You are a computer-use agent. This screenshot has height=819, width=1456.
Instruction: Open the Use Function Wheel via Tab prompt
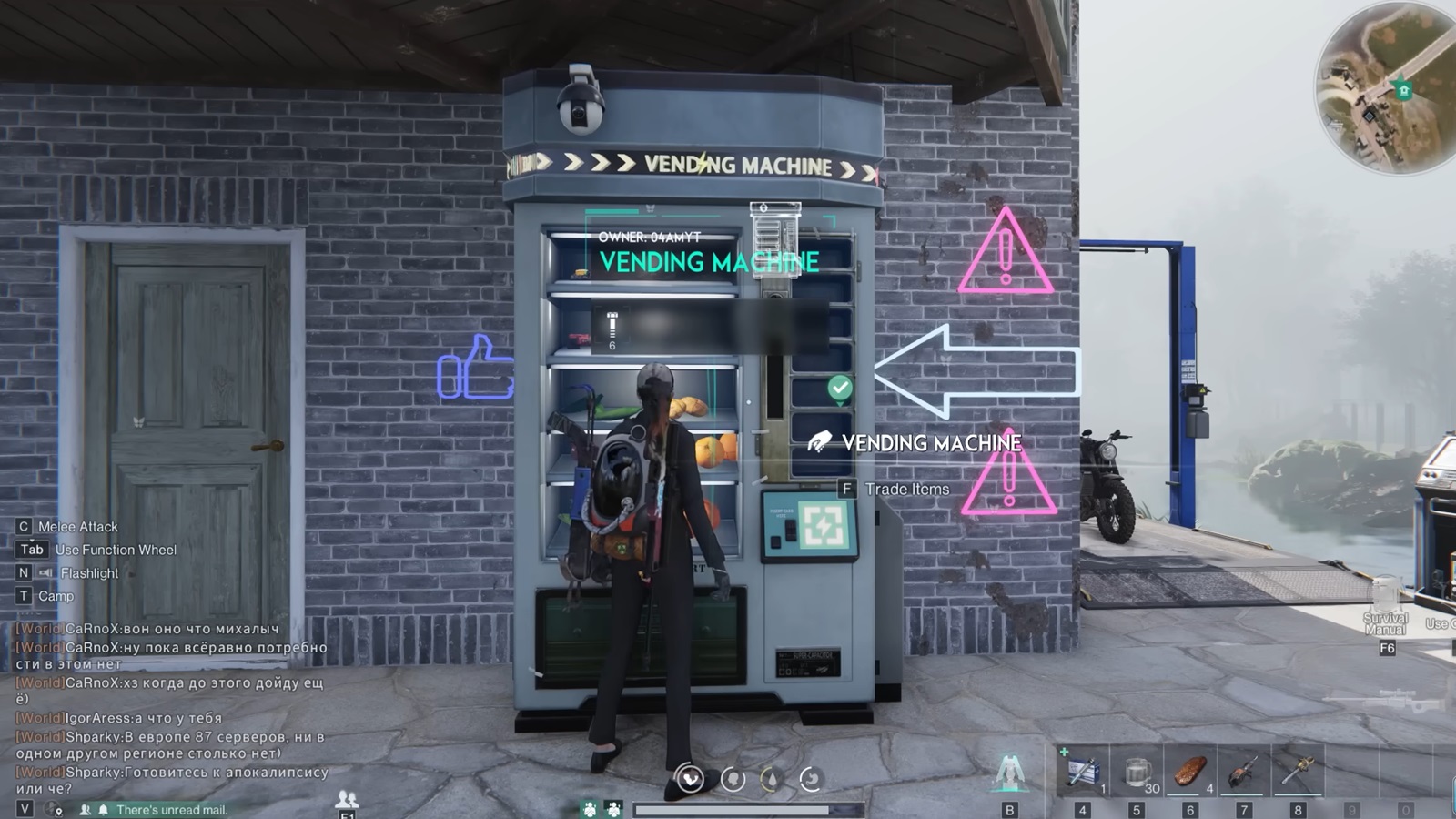30,550
